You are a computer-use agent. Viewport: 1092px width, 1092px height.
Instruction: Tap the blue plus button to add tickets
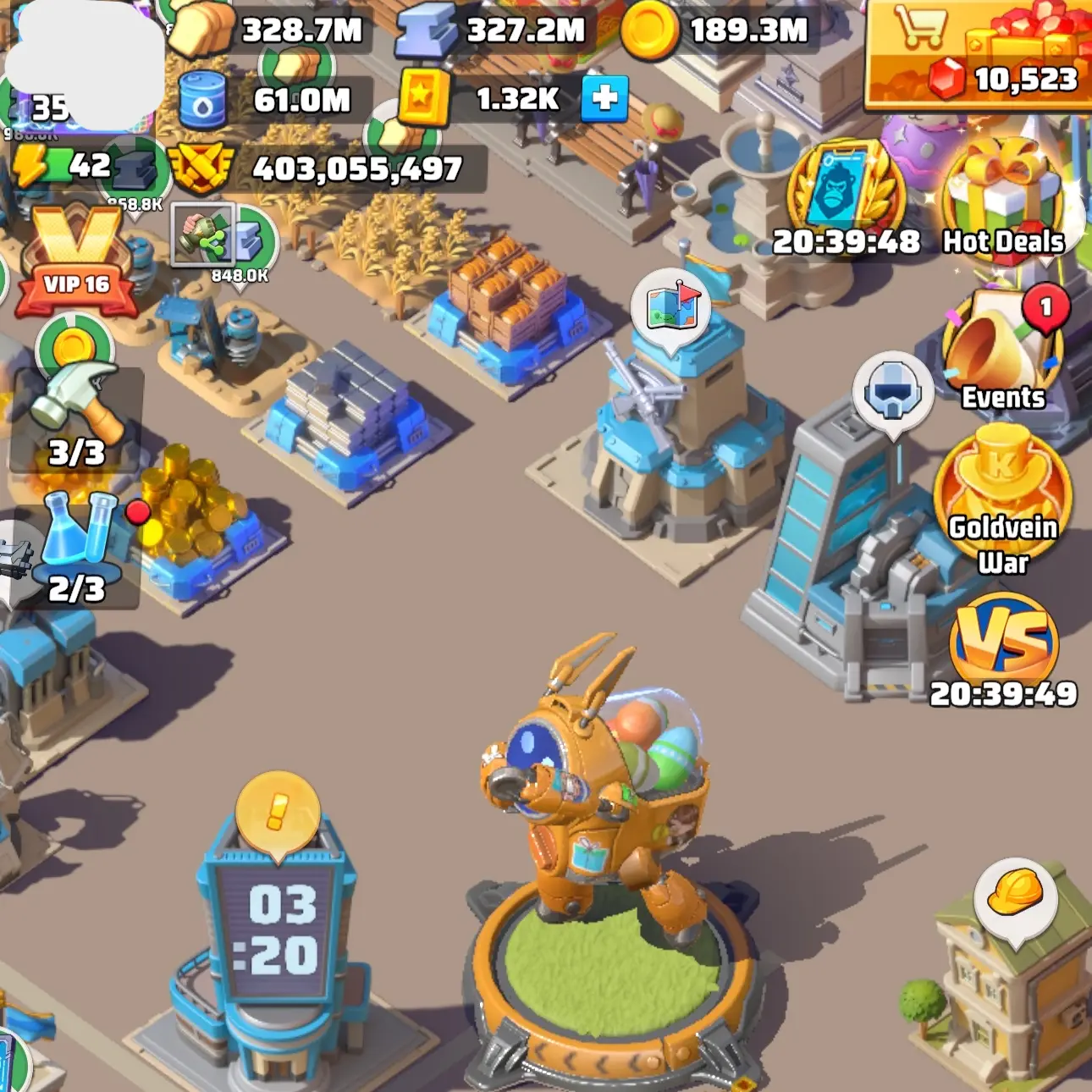click(x=604, y=98)
